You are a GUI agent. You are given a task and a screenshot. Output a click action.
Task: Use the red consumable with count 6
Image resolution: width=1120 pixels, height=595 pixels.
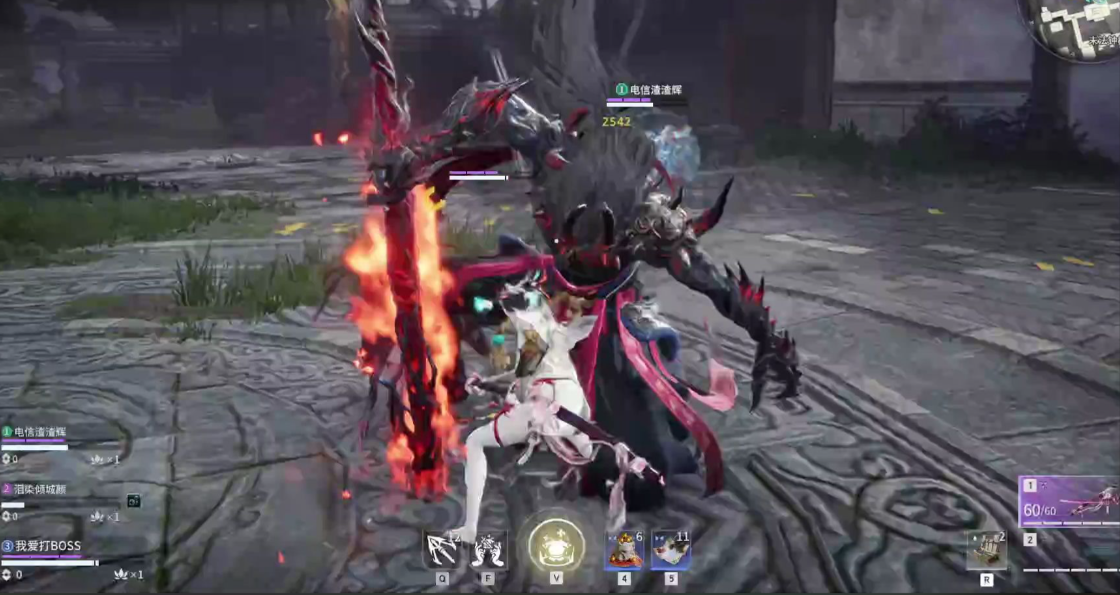624,550
